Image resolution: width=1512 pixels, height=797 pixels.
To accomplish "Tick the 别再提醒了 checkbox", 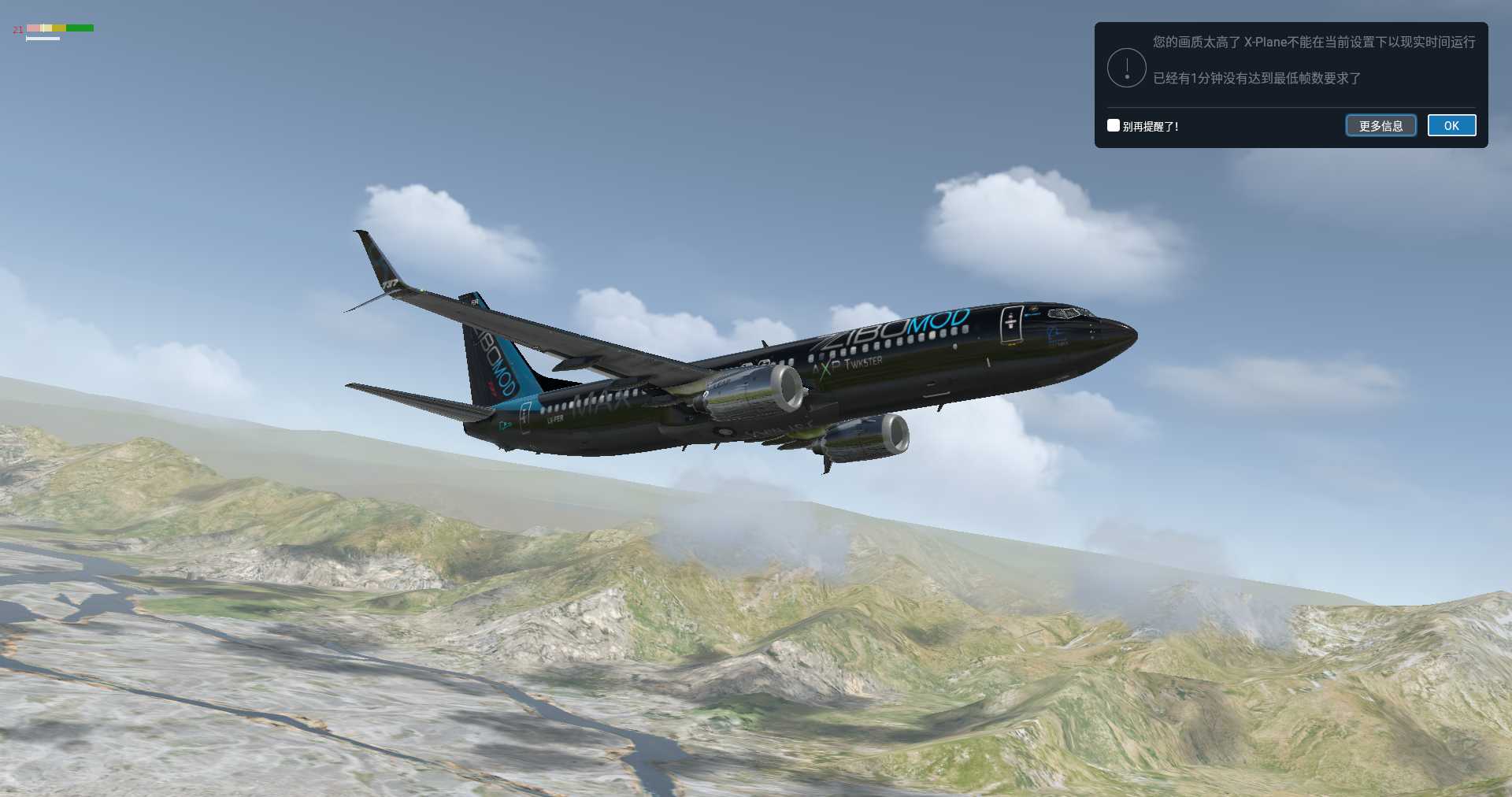I will point(1114,125).
